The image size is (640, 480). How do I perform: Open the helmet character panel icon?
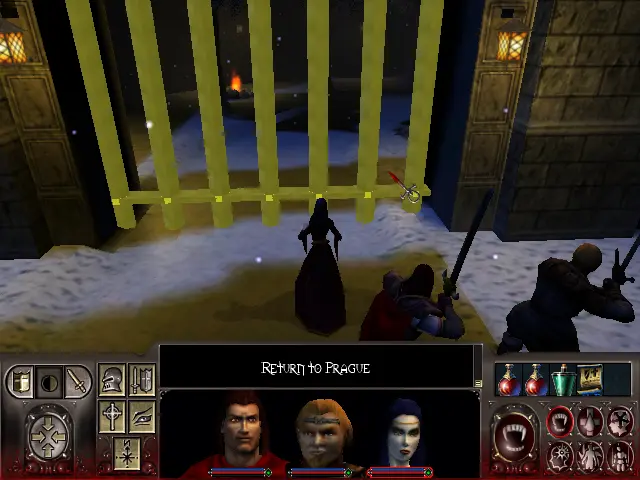pyautogui.click(x=113, y=381)
